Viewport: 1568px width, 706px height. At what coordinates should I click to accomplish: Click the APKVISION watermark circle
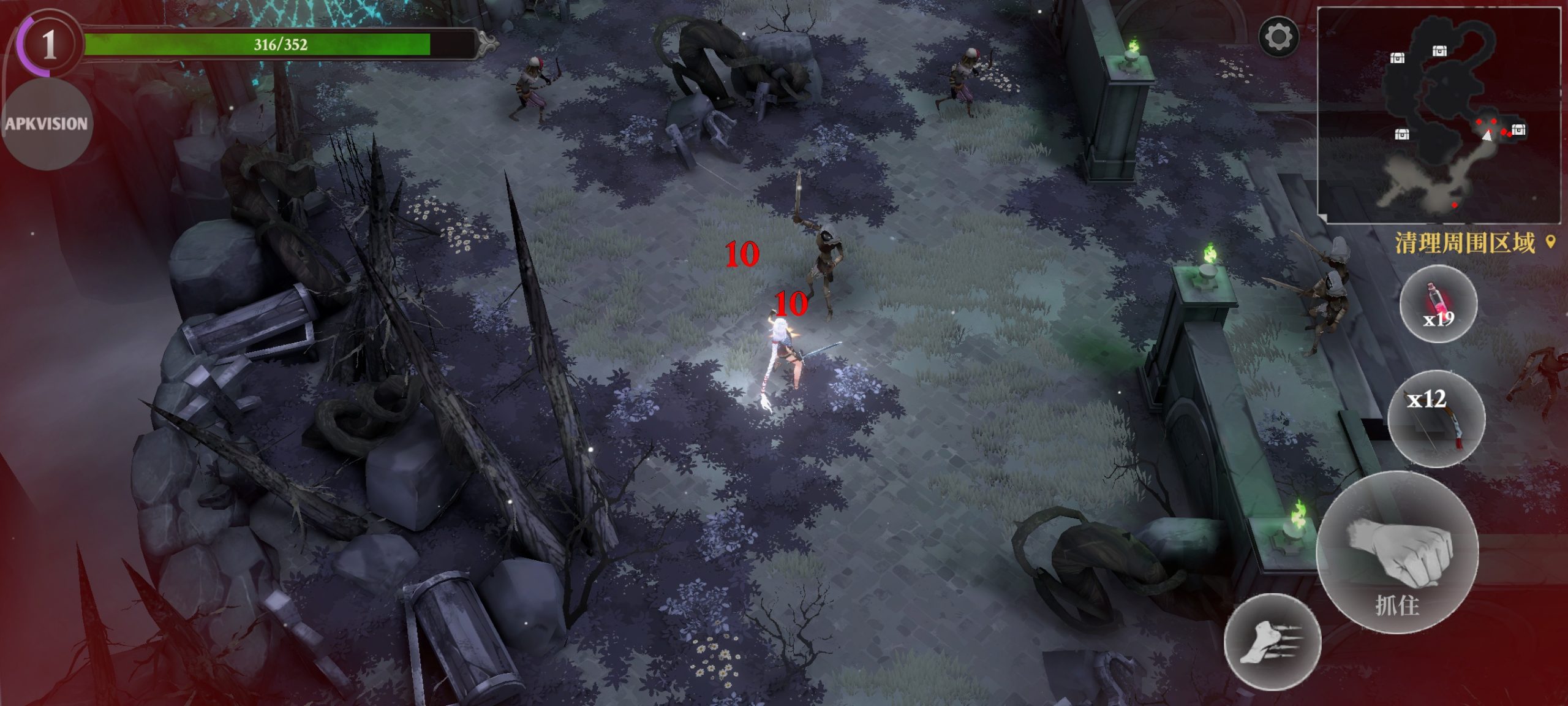(x=47, y=124)
